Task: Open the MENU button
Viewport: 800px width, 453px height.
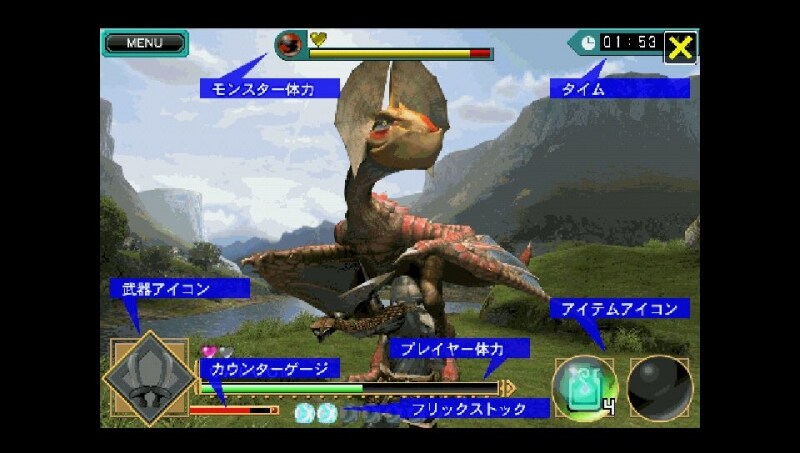Action: [145, 43]
